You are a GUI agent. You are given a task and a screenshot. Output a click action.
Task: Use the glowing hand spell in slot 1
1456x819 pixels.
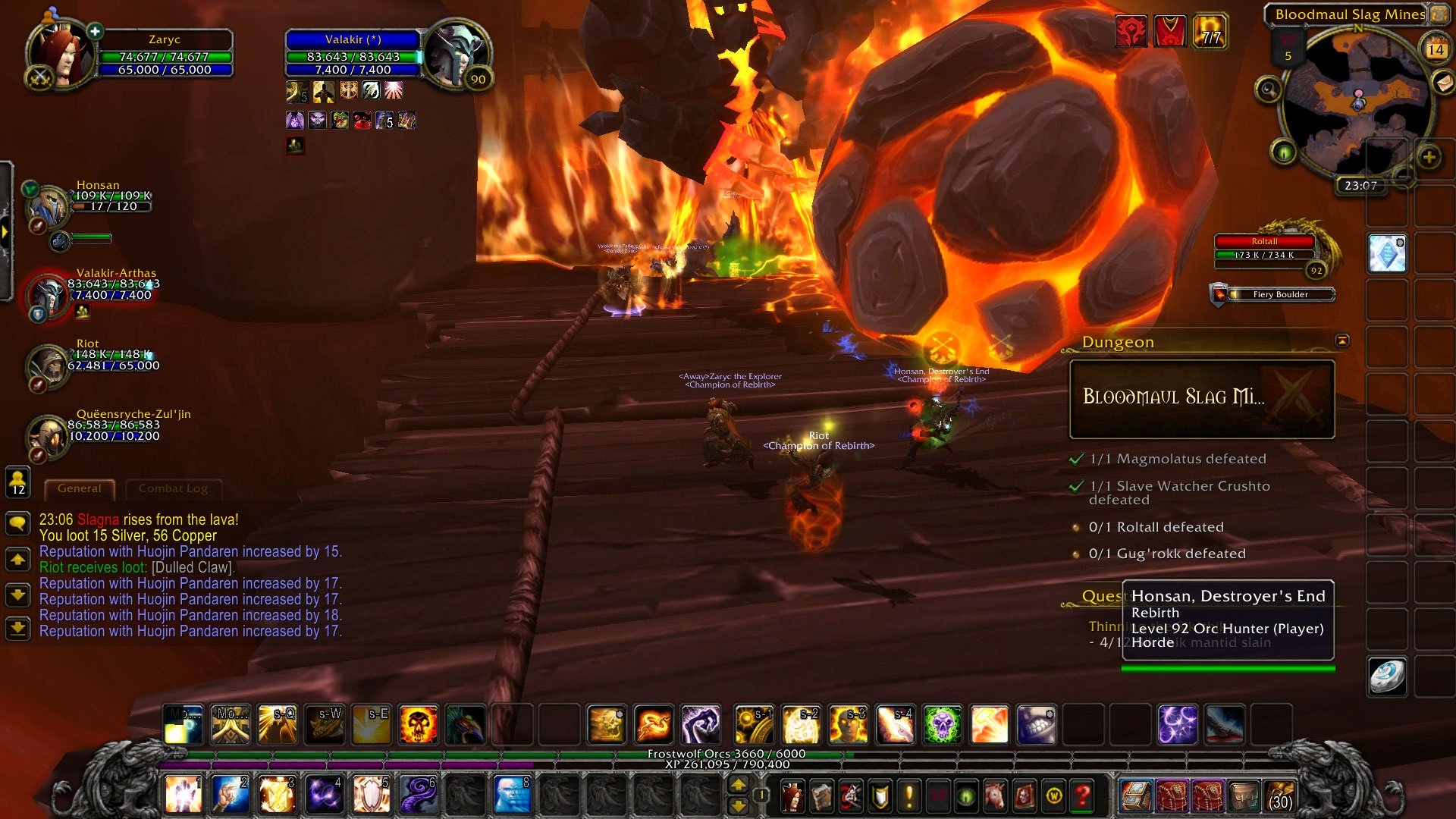[183, 794]
